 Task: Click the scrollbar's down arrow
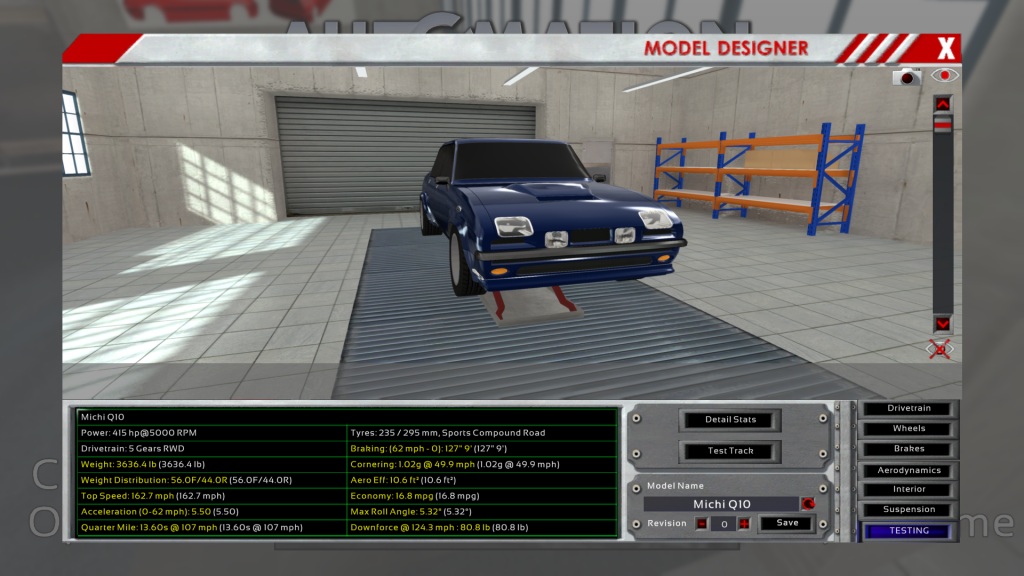click(x=942, y=324)
